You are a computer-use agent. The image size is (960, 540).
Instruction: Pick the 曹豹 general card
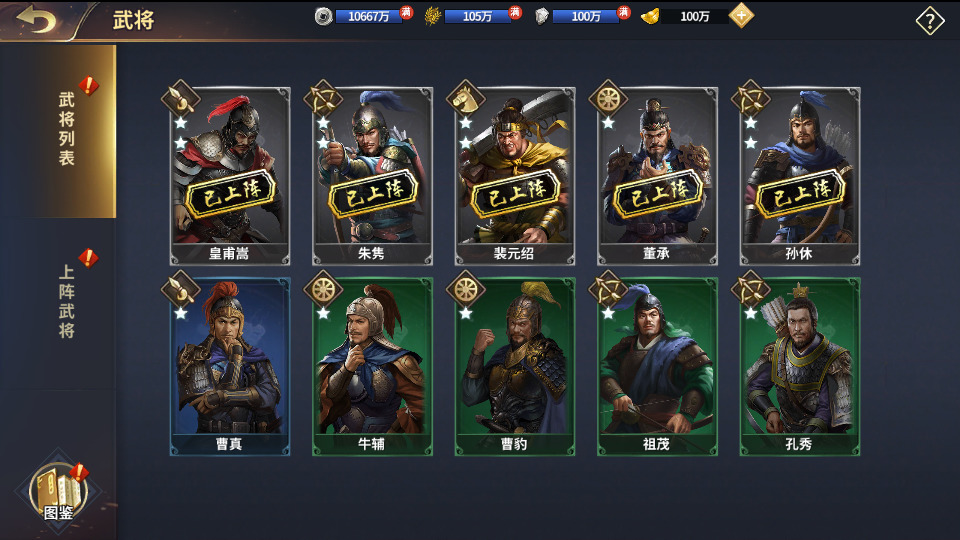[515, 365]
